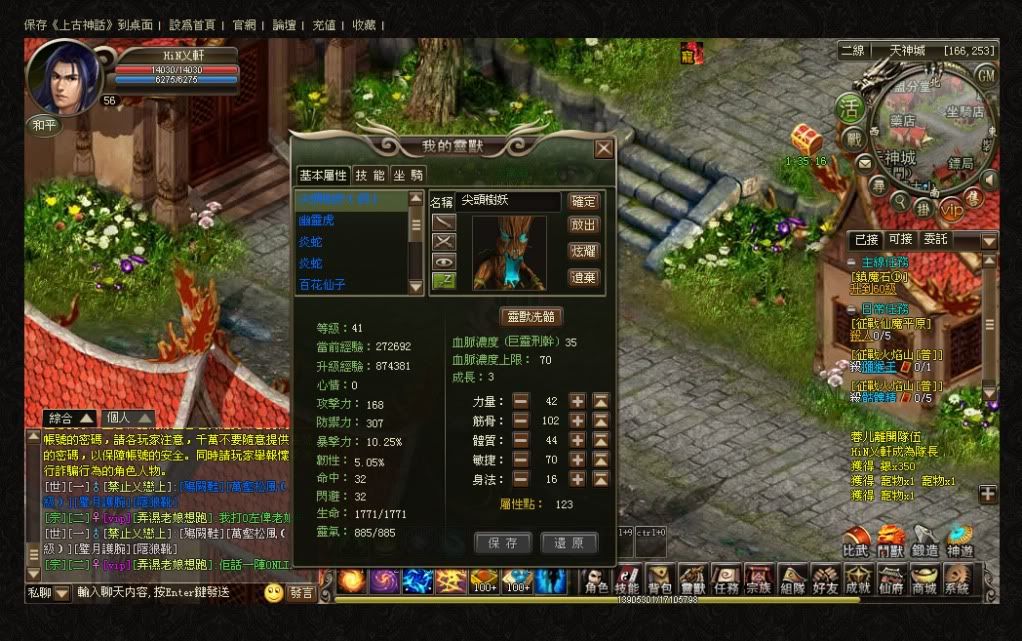
Task: Open the 系統 system settings
Action: [x=956, y=581]
